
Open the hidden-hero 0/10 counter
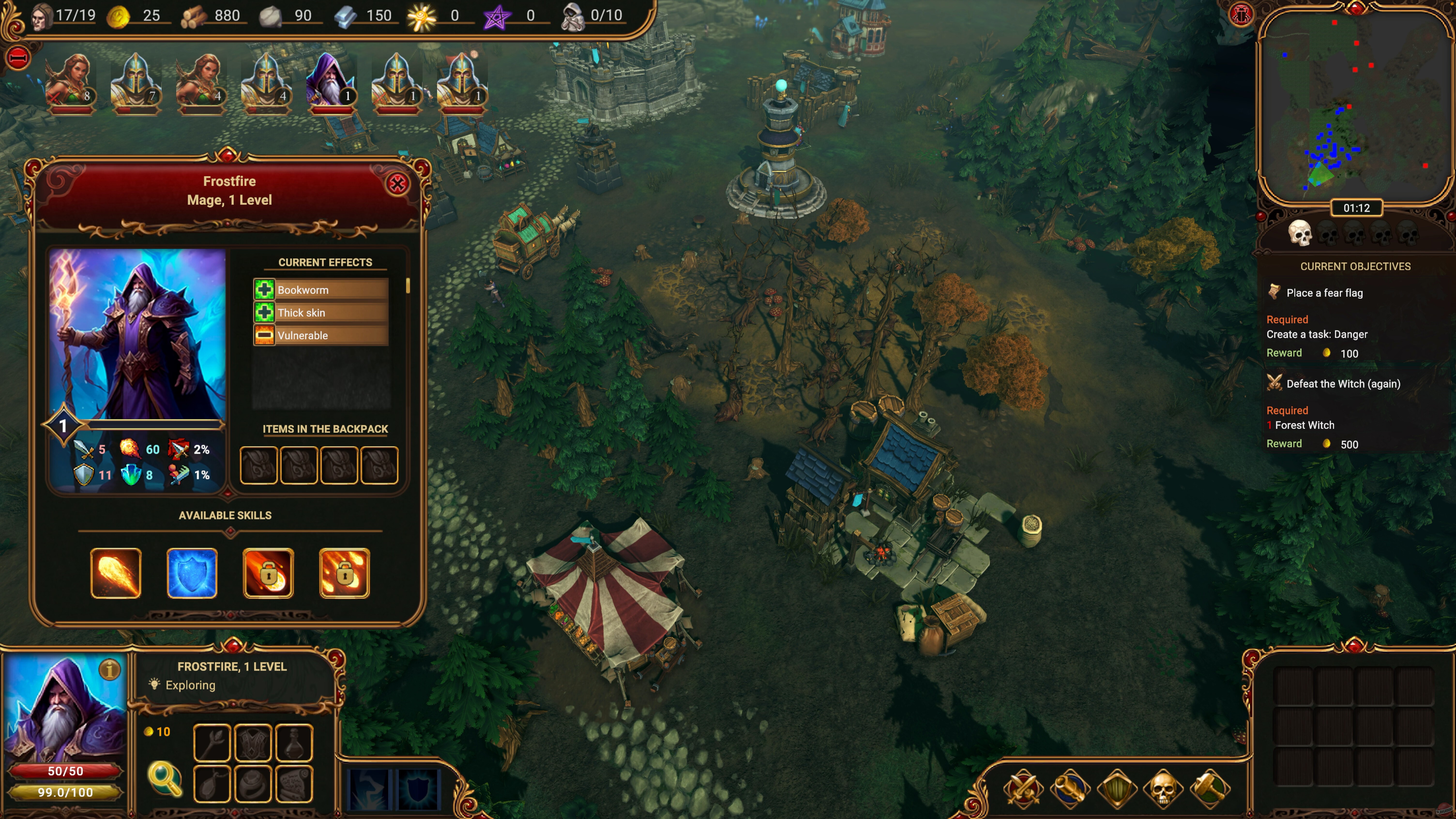[x=588, y=15]
